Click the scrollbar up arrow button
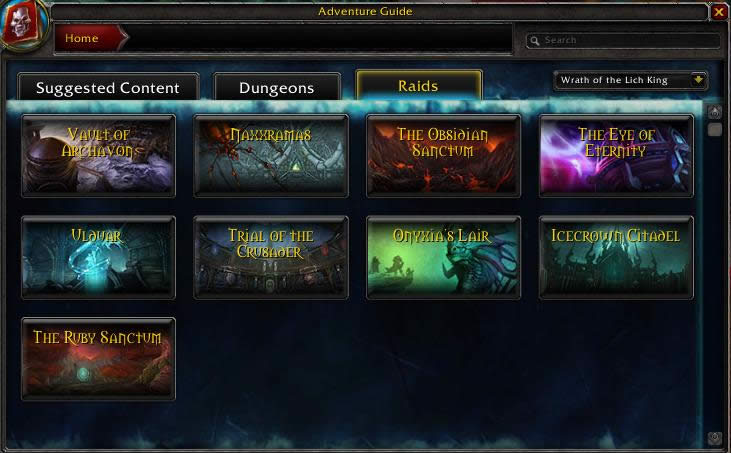 (x=715, y=112)
